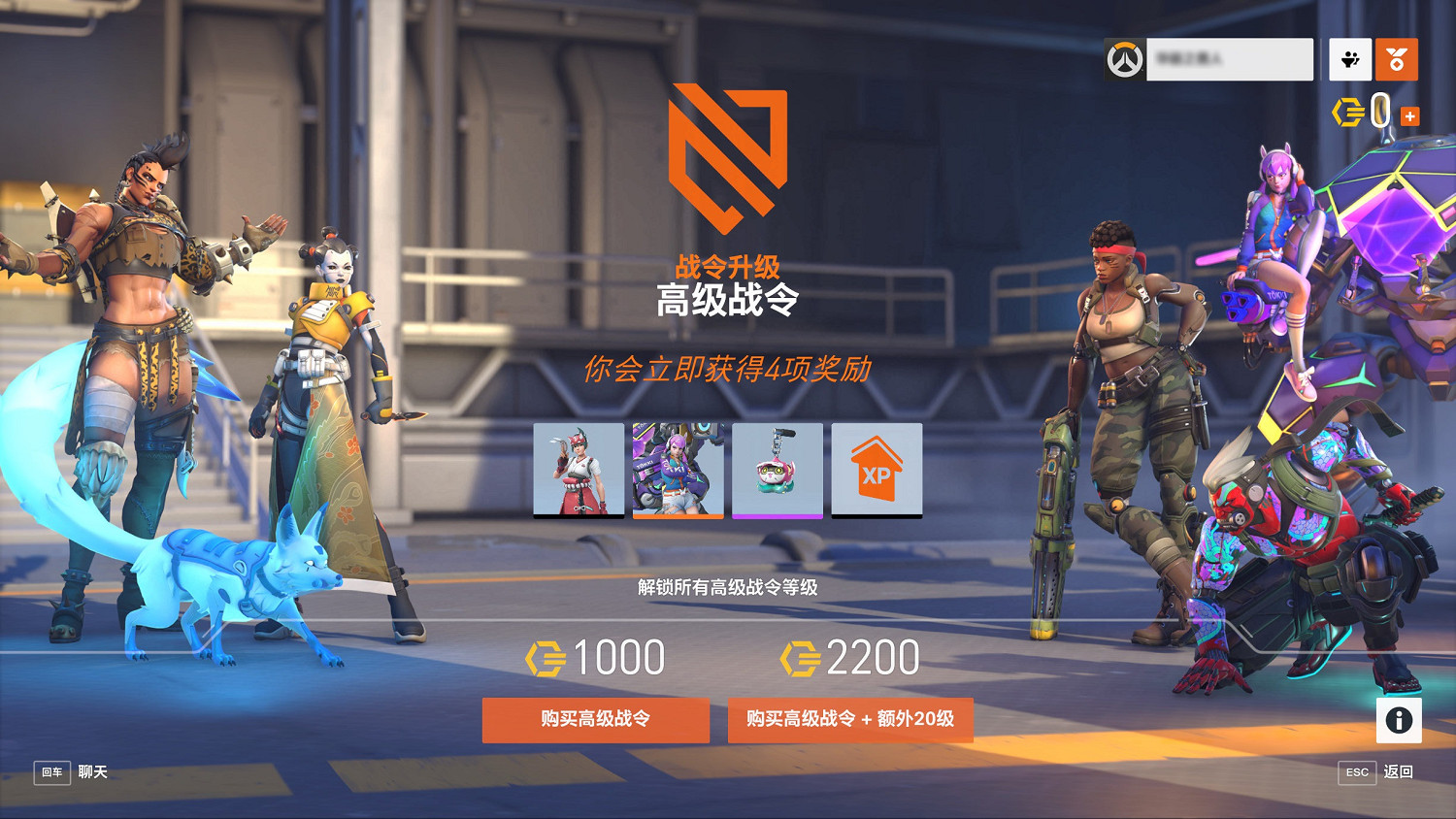Image resolution: width=1456 pixels, height=819 pixels.
Task: Select the XP boost reward icon
Action: [x=876, y=470]
